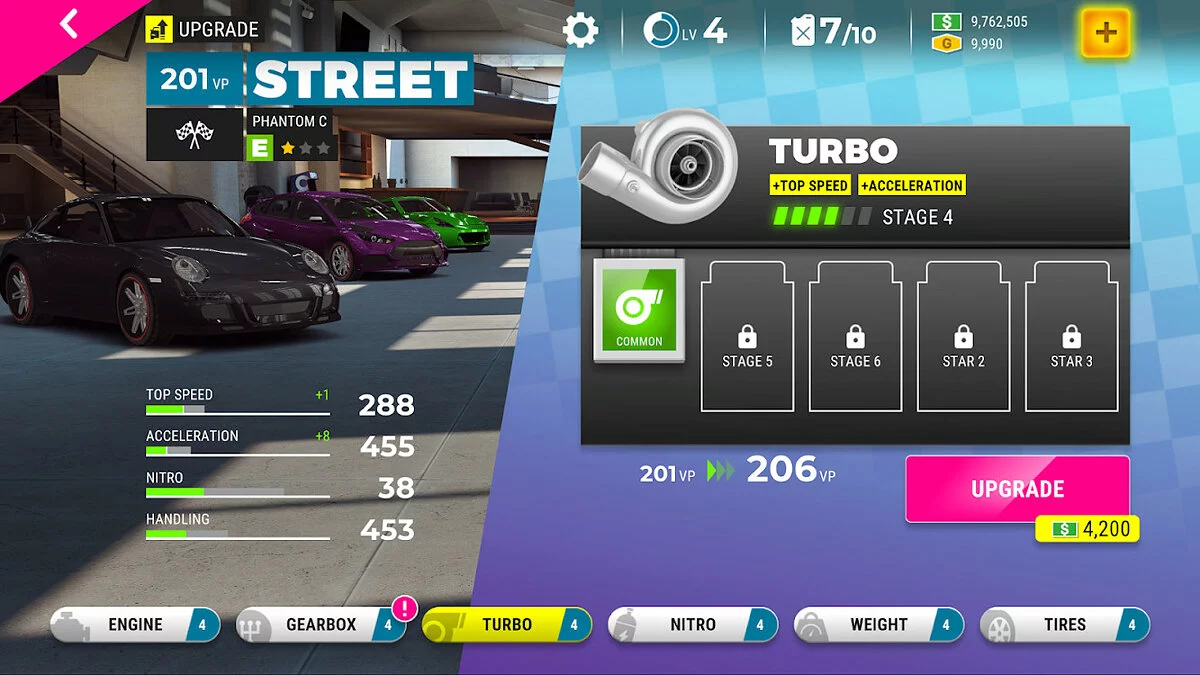Screen dimensions: 1200x675
Task: Select the green Common turbo card
Action: 639,310
